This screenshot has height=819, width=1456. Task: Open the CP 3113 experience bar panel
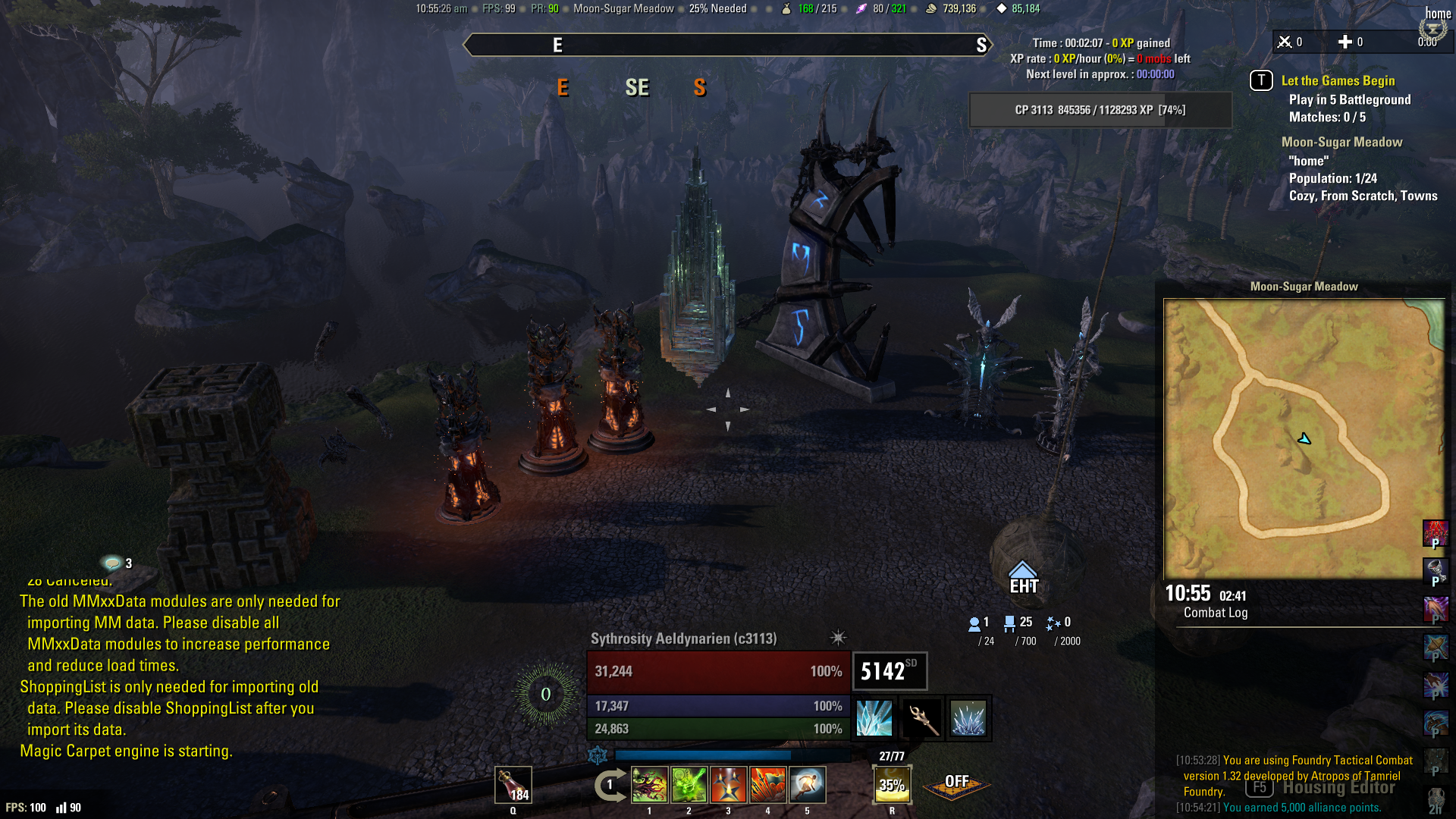(x=1100, y=110)
